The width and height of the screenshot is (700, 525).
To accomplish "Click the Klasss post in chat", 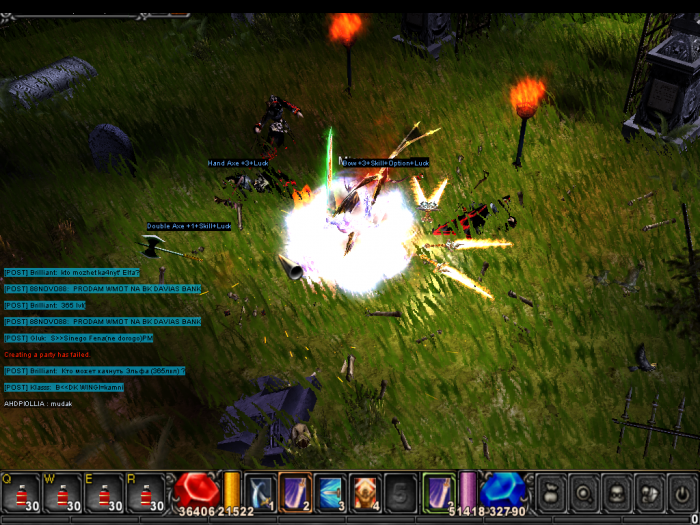I will tap(69, 387).
